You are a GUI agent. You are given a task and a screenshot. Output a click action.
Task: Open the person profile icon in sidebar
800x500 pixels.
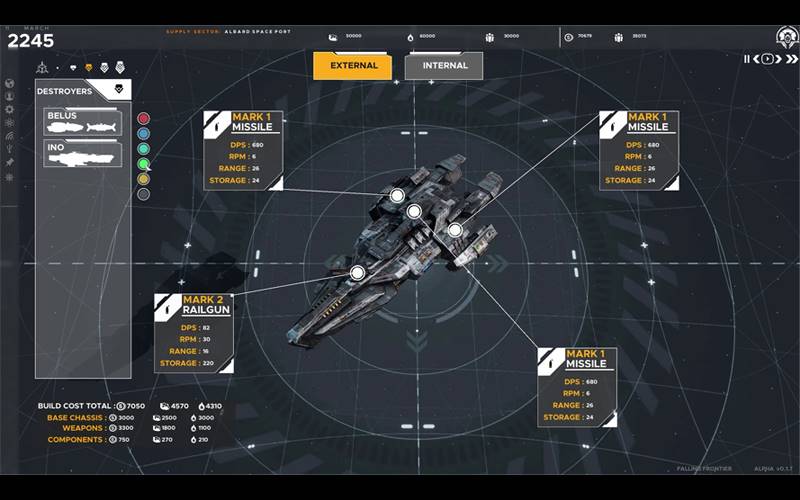pyautogui.click(x=10, y=96)
